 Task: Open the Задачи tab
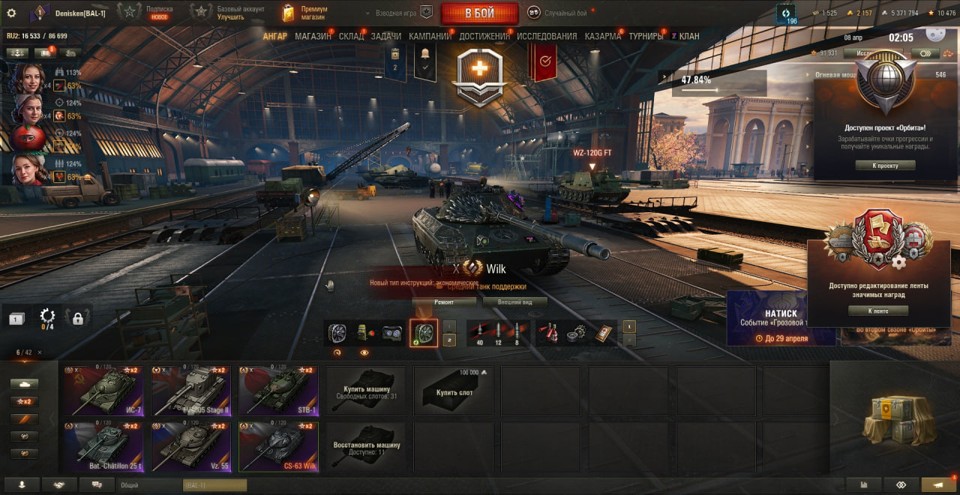[x=386, y=36]
